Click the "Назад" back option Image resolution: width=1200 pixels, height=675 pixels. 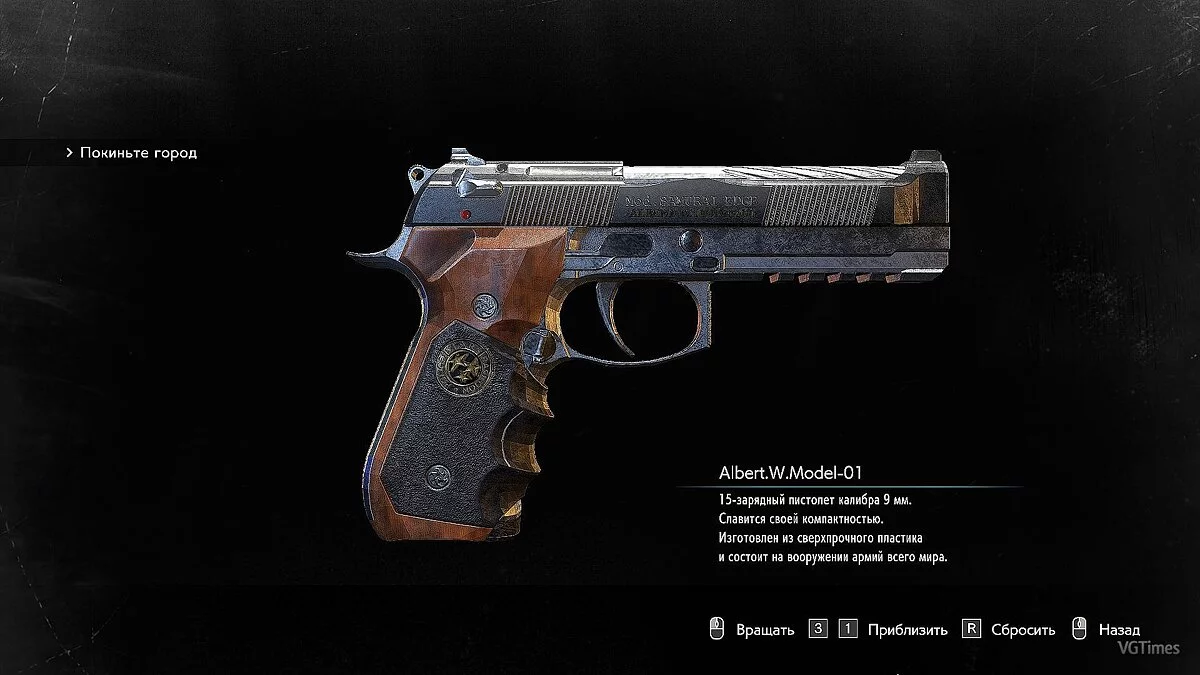click(1118, 630)
